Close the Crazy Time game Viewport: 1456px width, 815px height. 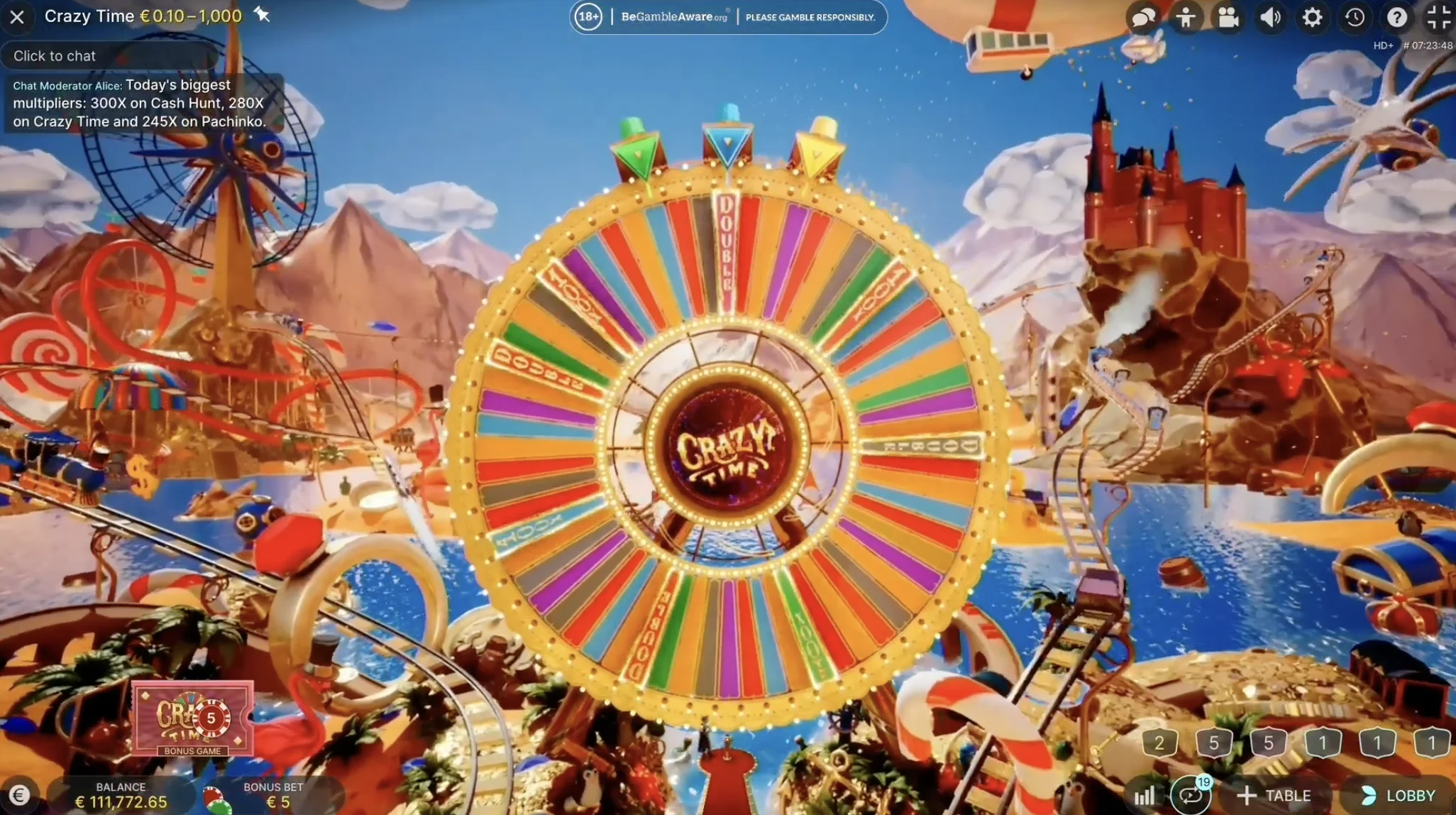pyautogui.click(x=18, y=18)
